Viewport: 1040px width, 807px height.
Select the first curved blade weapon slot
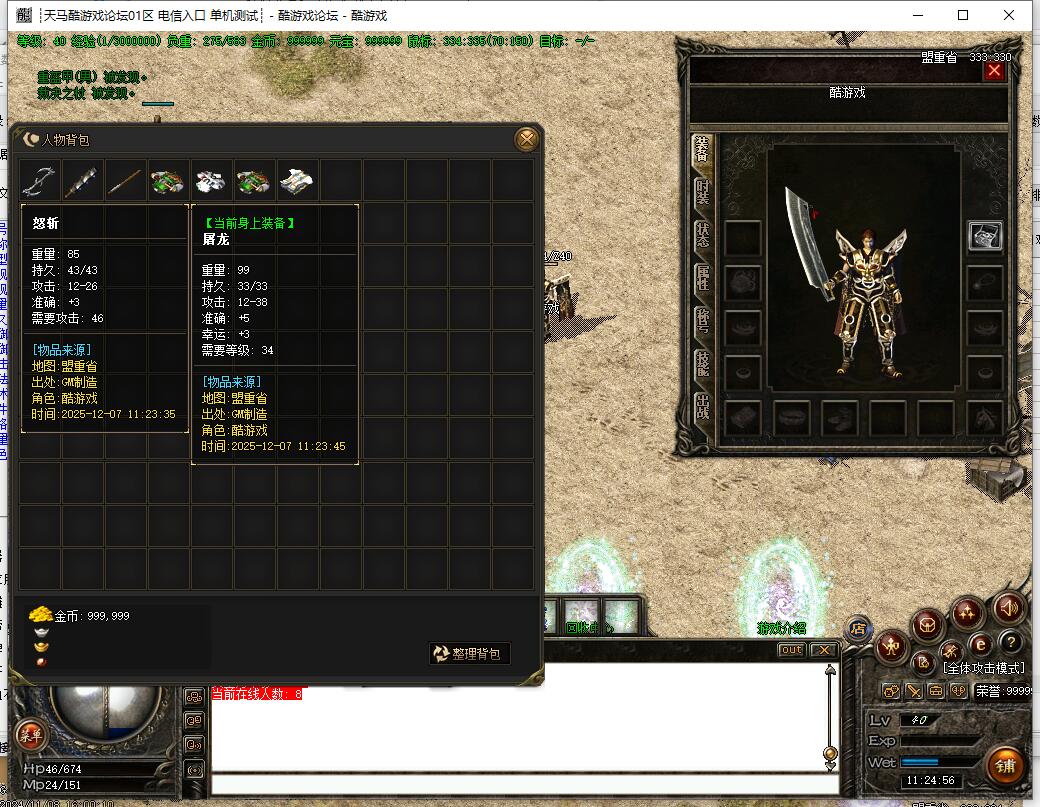pyautogui.click(x=40, y=180)
